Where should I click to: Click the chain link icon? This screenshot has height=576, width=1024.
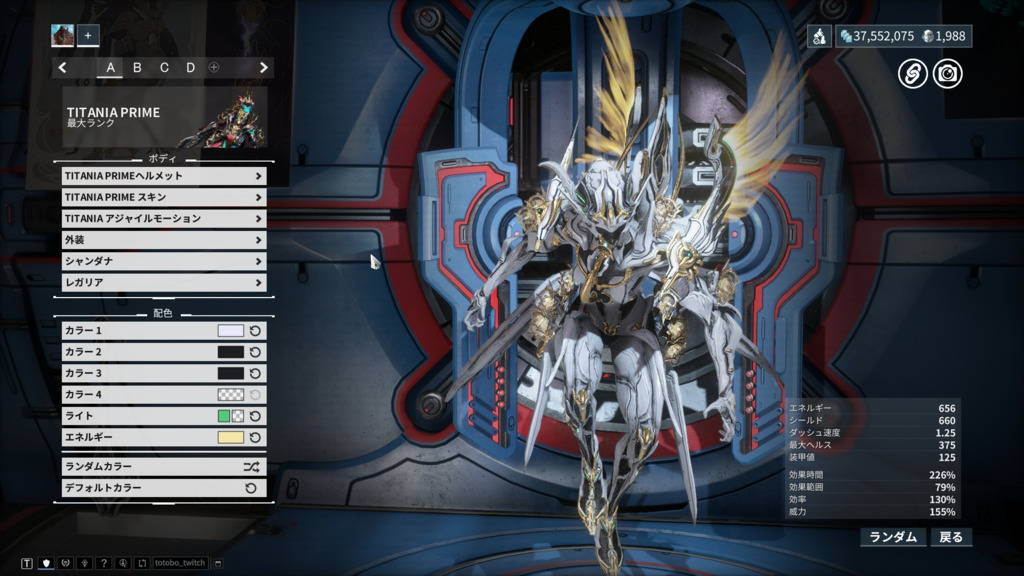pos(911,73)
